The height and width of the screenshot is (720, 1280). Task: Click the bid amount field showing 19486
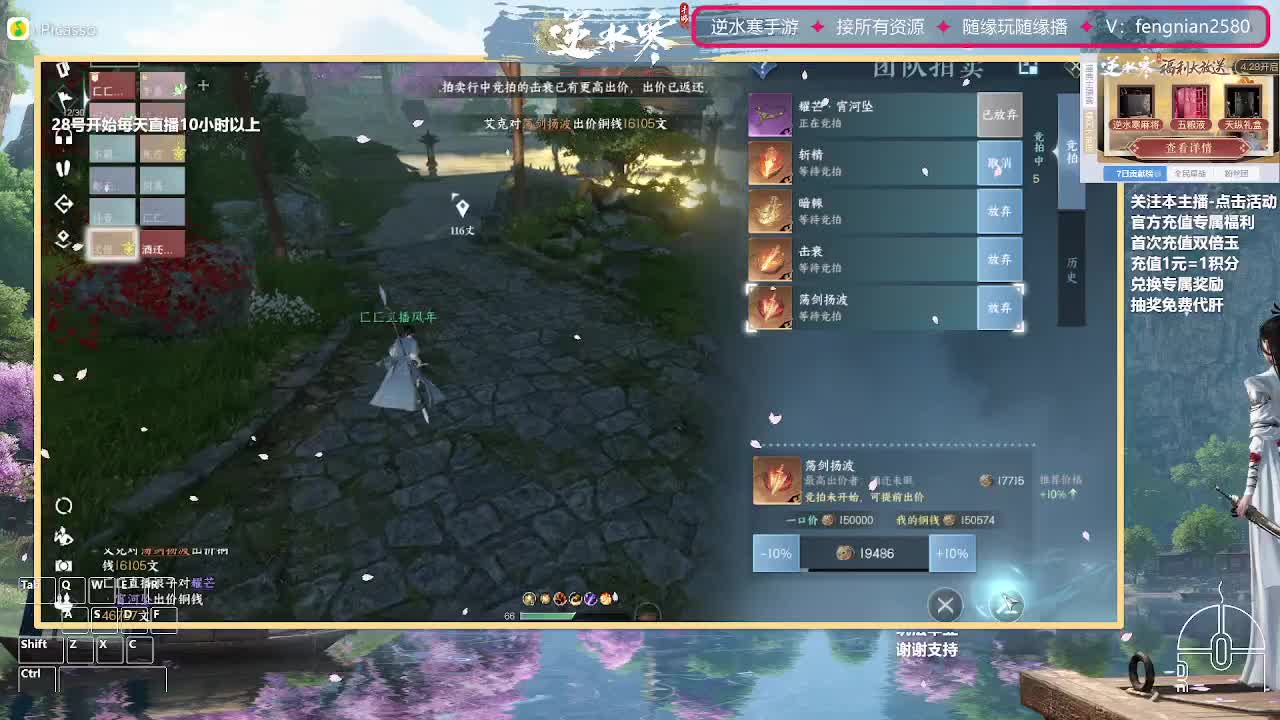[866, 553]
